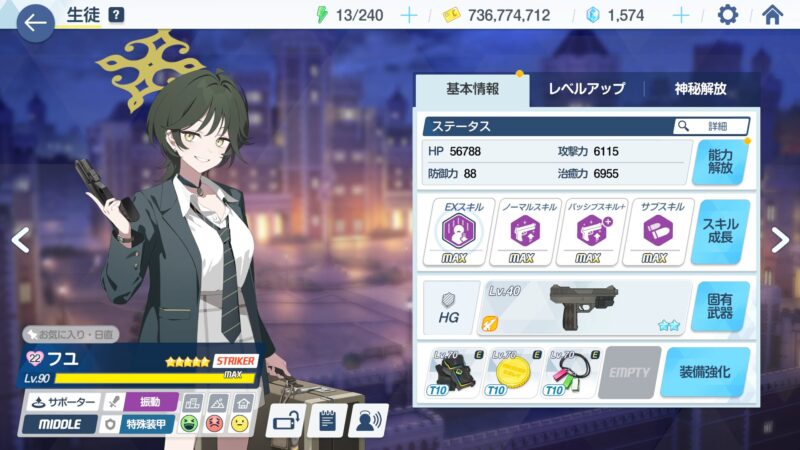Open the 装備強化 equipment upgrade menu
Image resolution: width=800 pixels, height=450 pixels.
click(705, 372)
